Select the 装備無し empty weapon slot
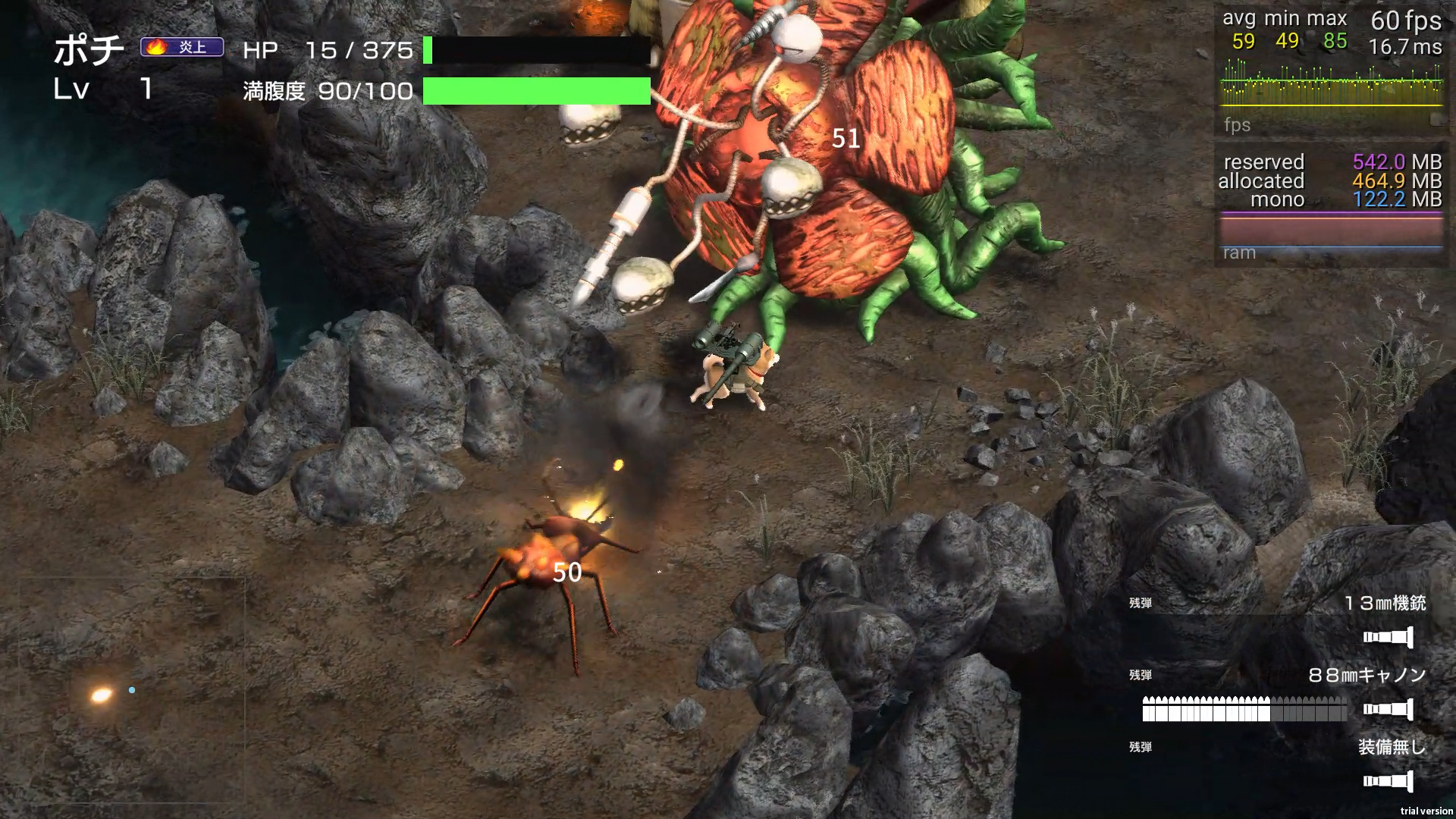1456x819 pixels. coord(1391,748)
